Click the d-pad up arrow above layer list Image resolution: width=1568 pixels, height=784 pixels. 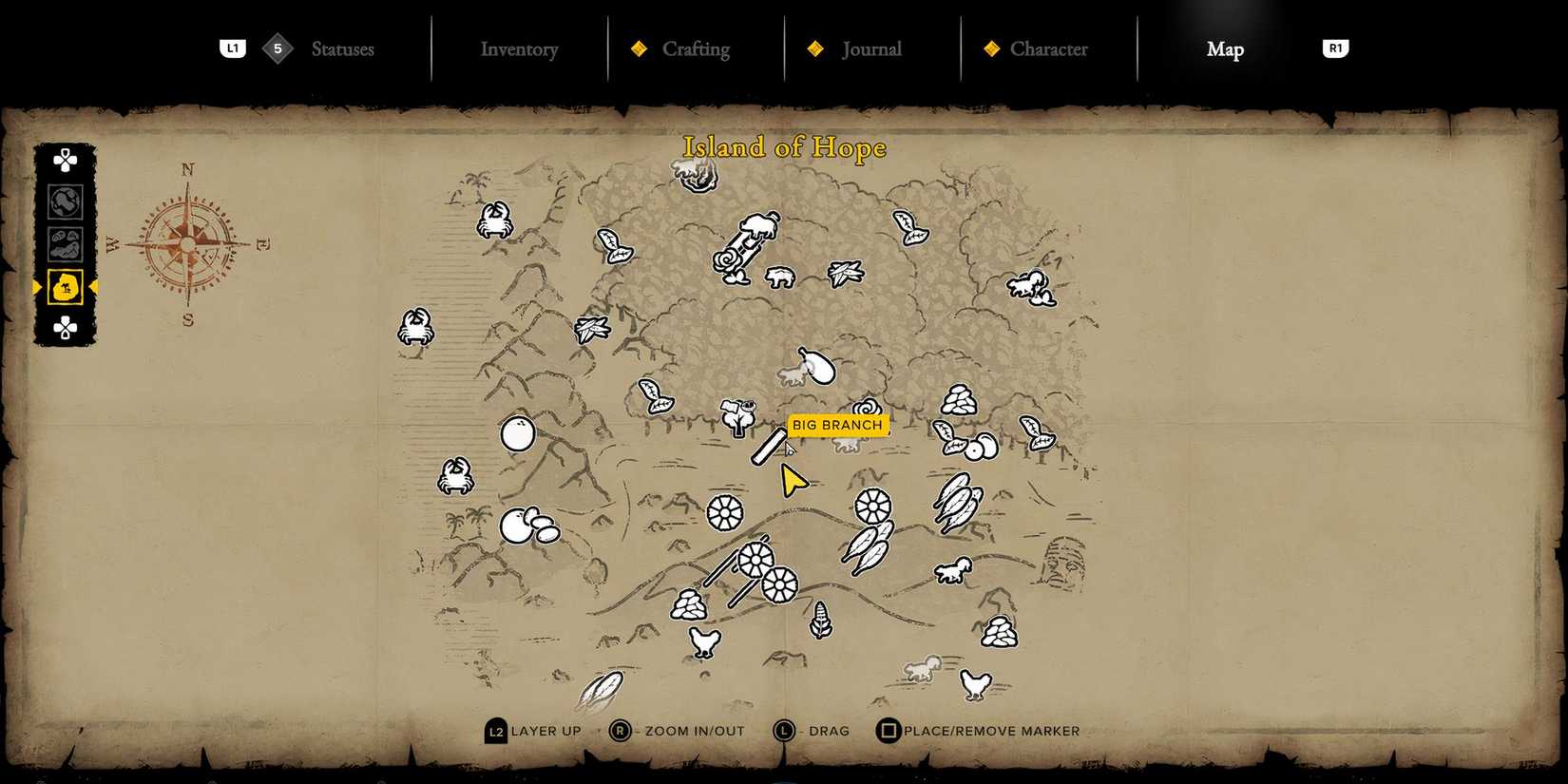64,160
